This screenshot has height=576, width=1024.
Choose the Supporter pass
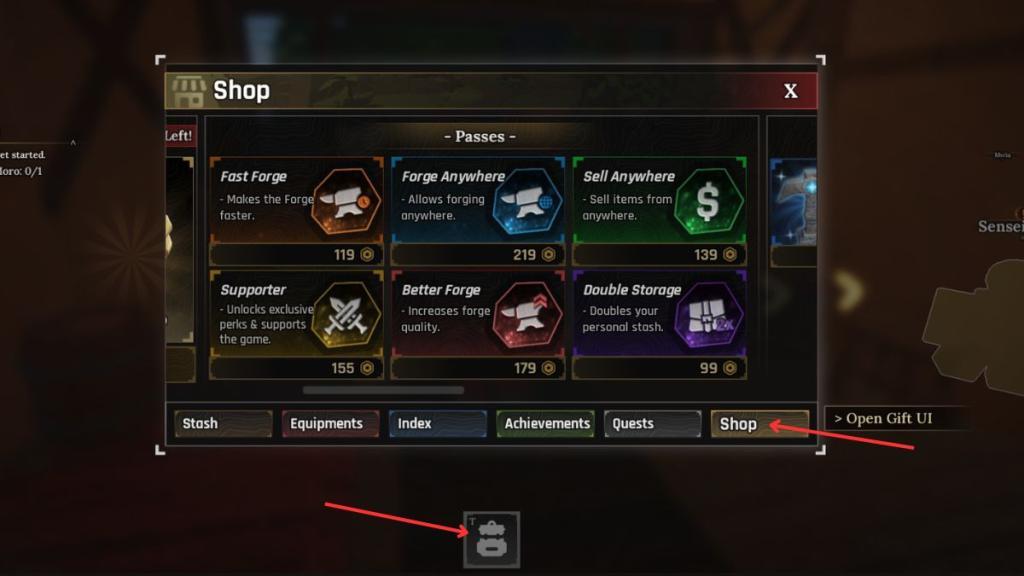[x=296, y=324]
